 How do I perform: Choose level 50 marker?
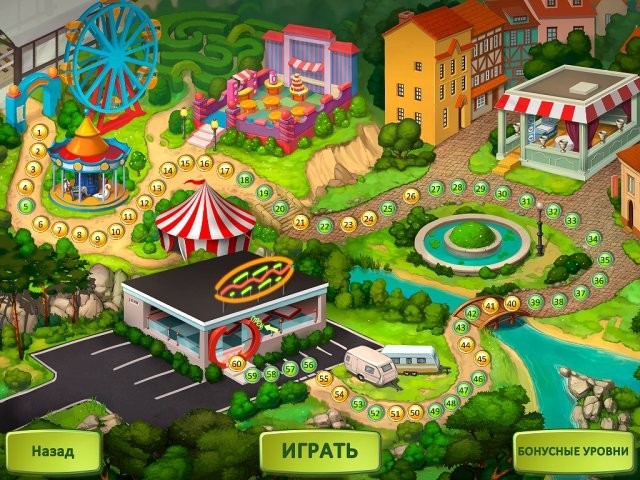pos(415,411)
